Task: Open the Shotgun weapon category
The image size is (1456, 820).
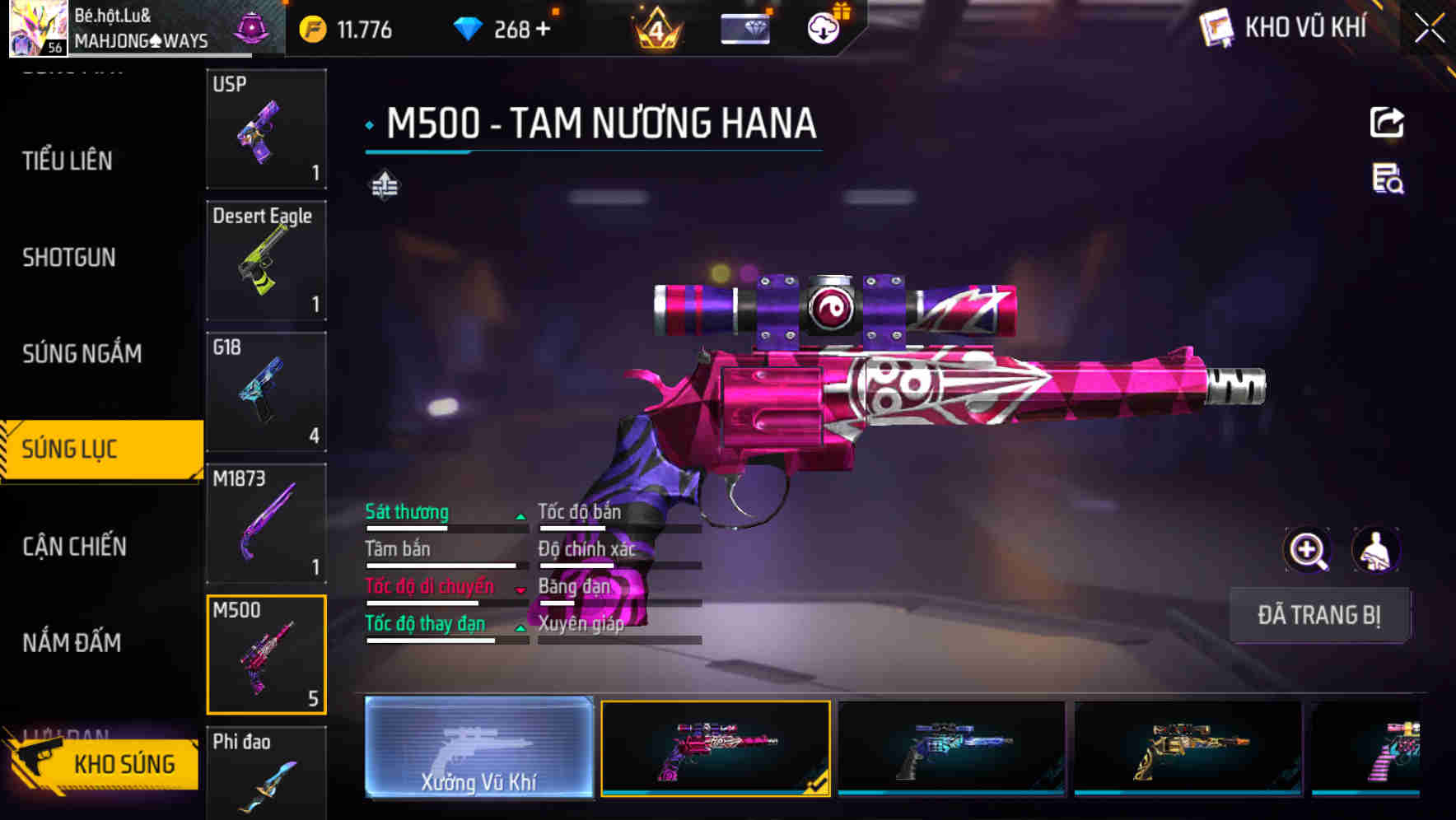Action: point(69,258)
